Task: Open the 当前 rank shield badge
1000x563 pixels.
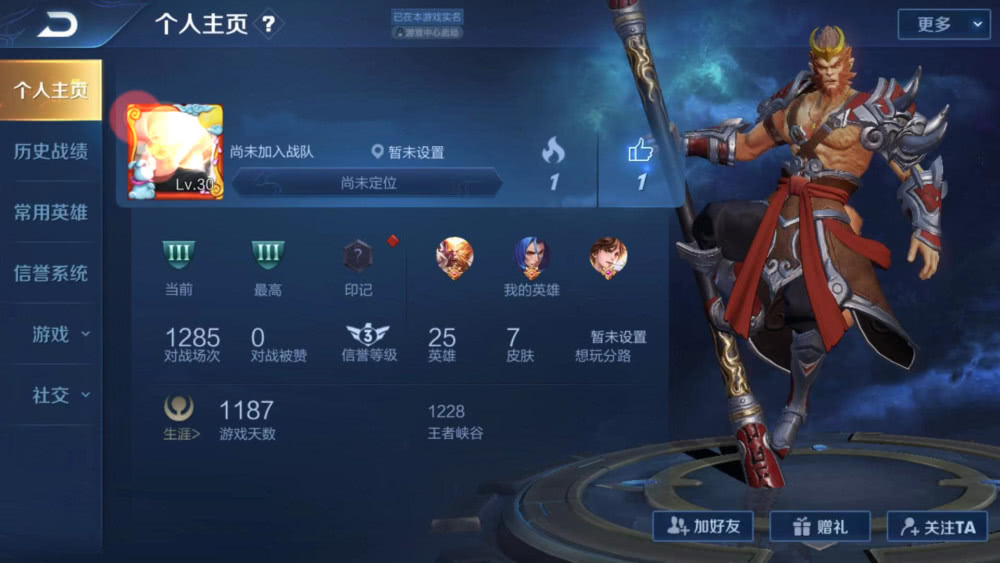Action: coord(179,256)
